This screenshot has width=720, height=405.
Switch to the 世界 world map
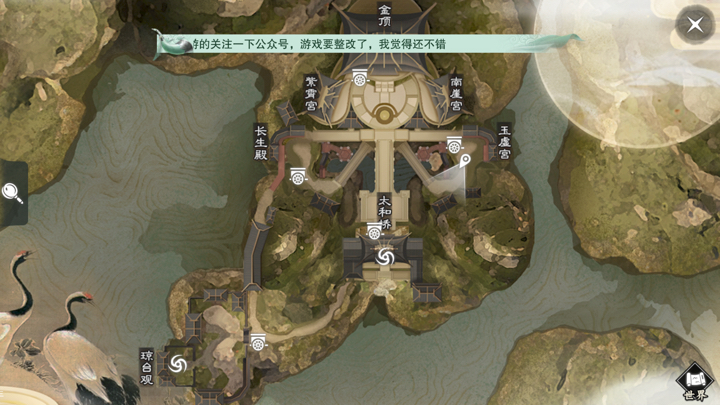point(695,381)
